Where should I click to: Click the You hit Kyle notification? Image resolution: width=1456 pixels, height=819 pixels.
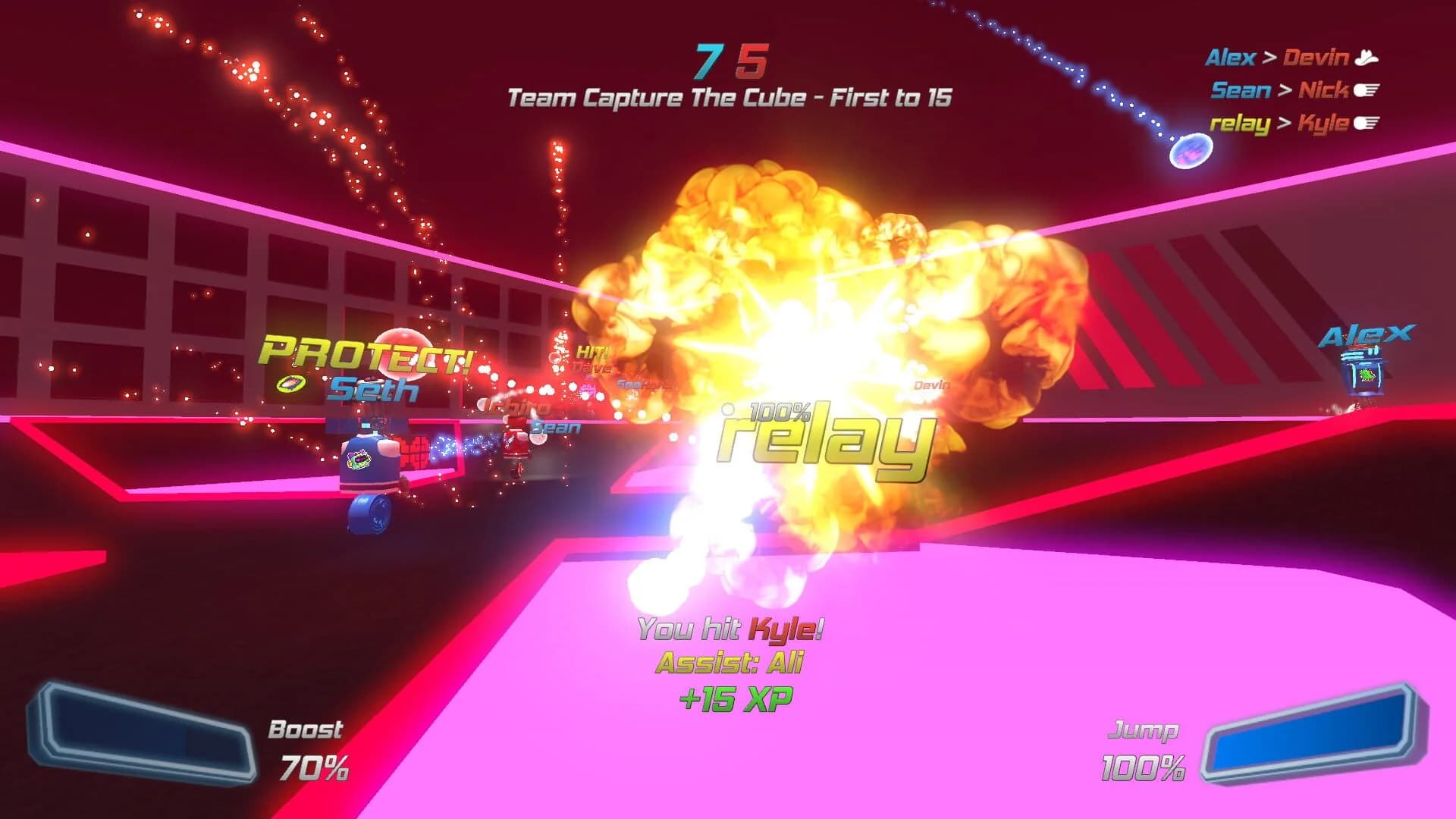point(730,628)
